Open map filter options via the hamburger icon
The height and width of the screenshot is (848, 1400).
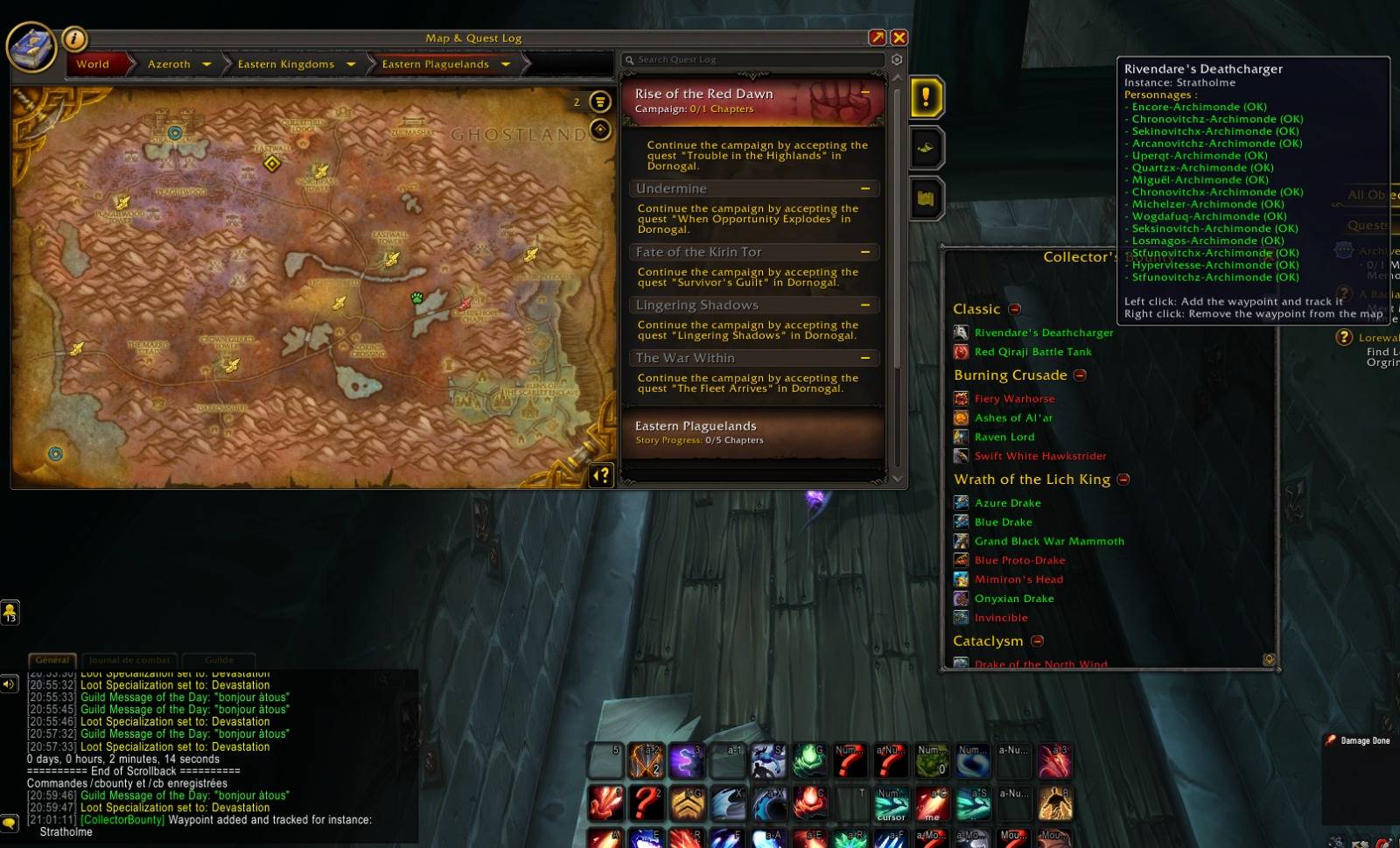(x=598, y=102)
